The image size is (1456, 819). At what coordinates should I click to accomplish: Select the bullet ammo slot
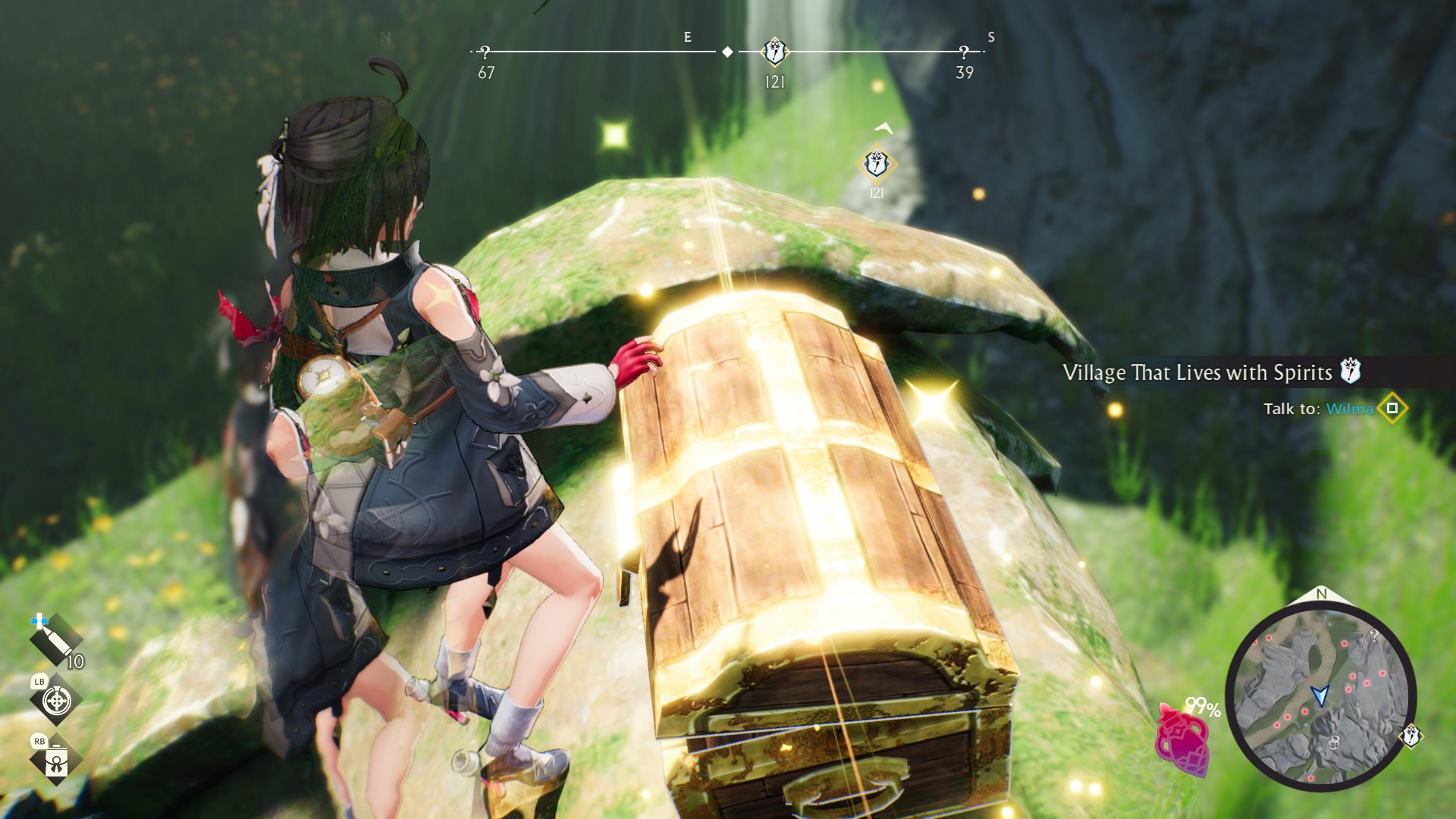coord(55,641)
